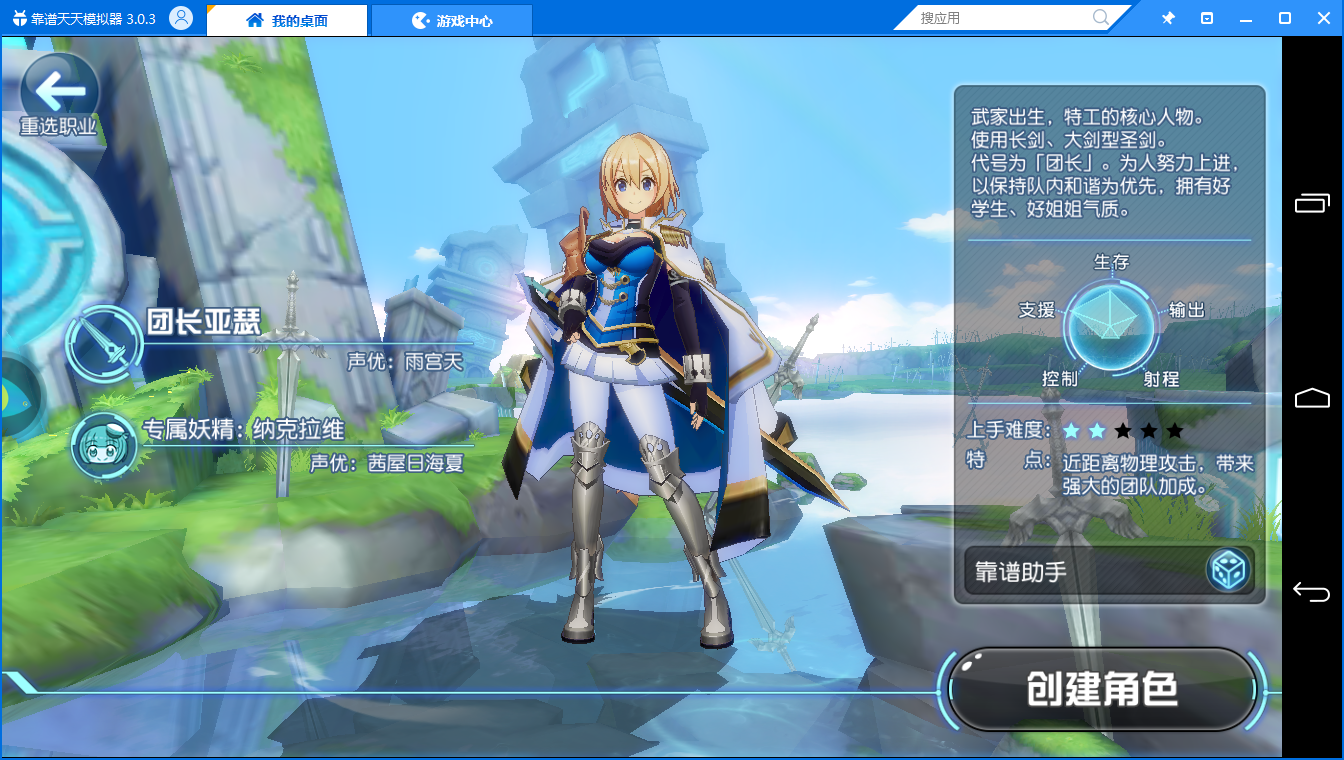
Task: Open the Android recent apps button
Action: 1312,203
